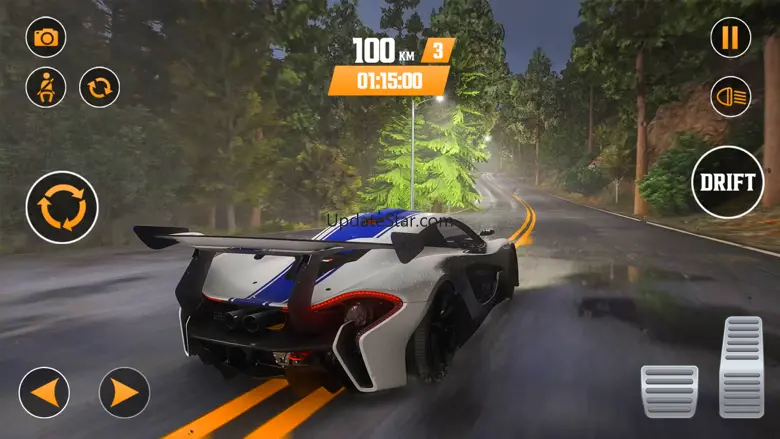Hit the brake pedal

click(669, 390)
